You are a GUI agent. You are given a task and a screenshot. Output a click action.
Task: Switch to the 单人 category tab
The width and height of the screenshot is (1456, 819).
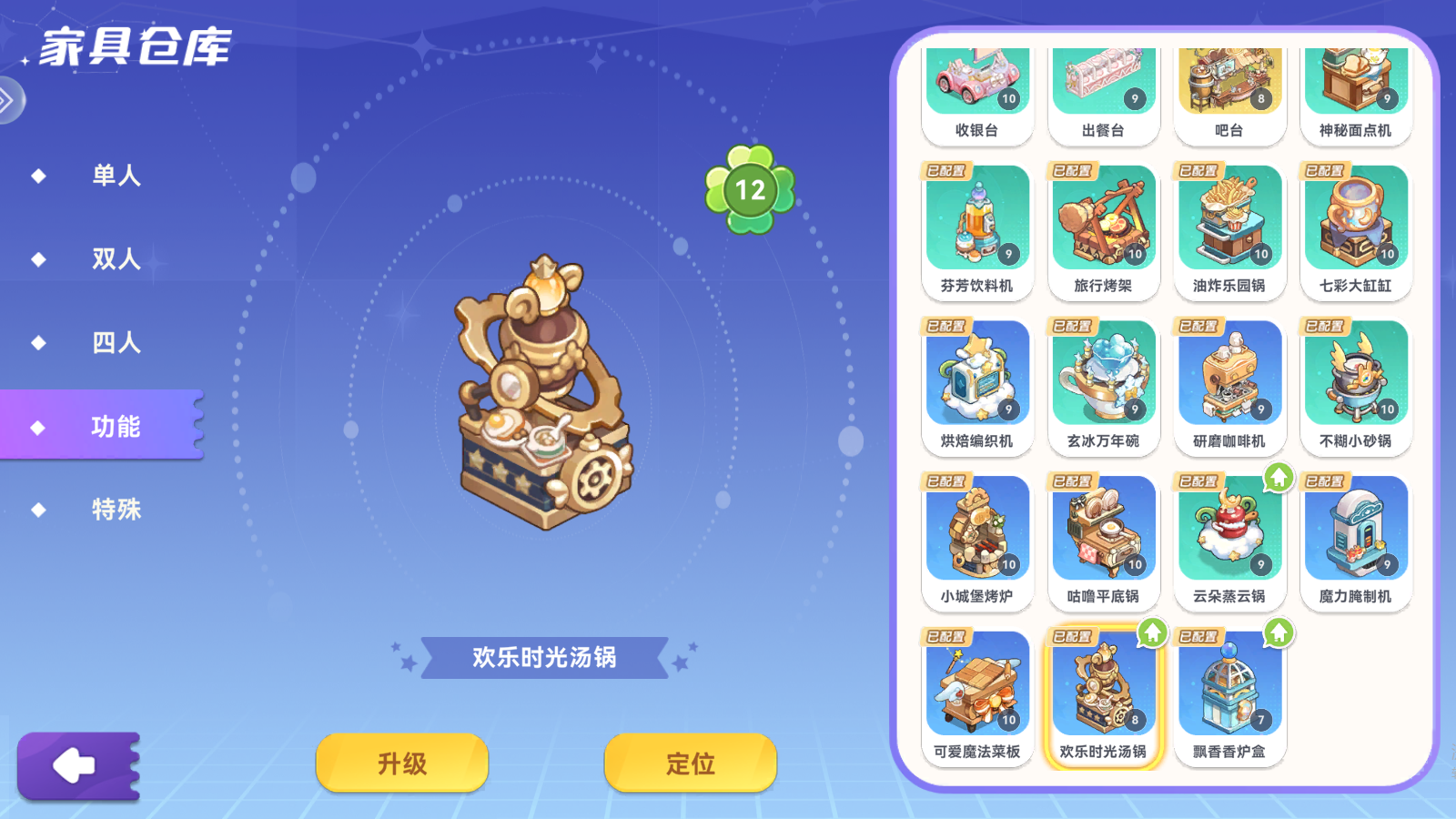point(114,177)
